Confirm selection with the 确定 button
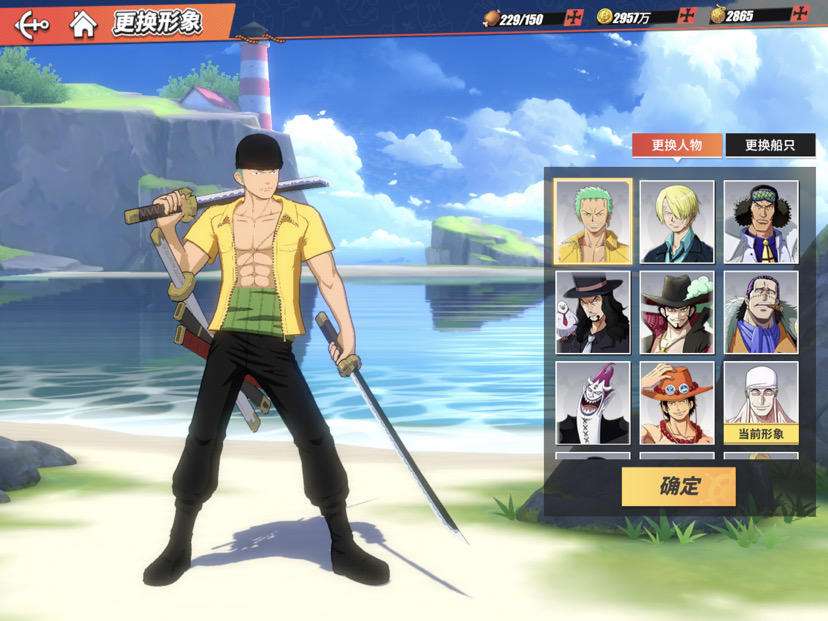 point(678,487)
